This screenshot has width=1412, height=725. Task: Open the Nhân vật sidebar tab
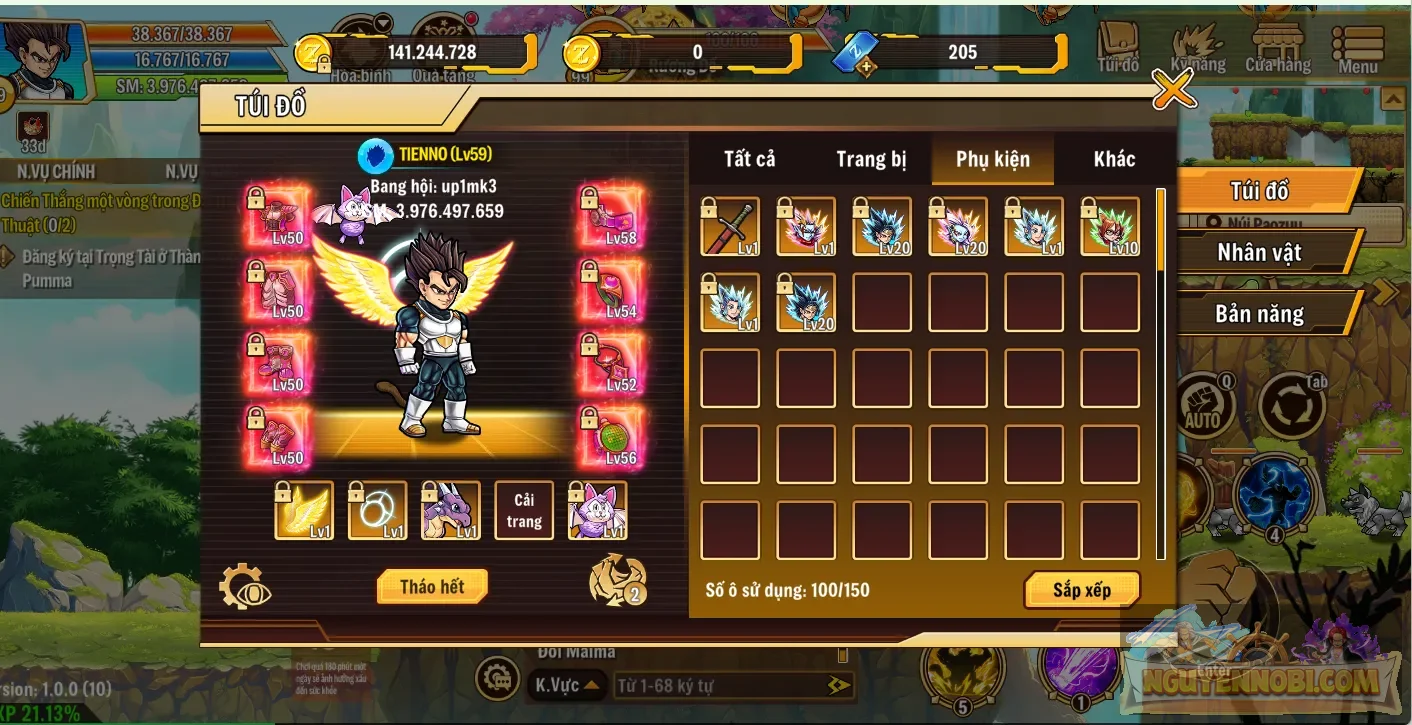[1258, 252]
